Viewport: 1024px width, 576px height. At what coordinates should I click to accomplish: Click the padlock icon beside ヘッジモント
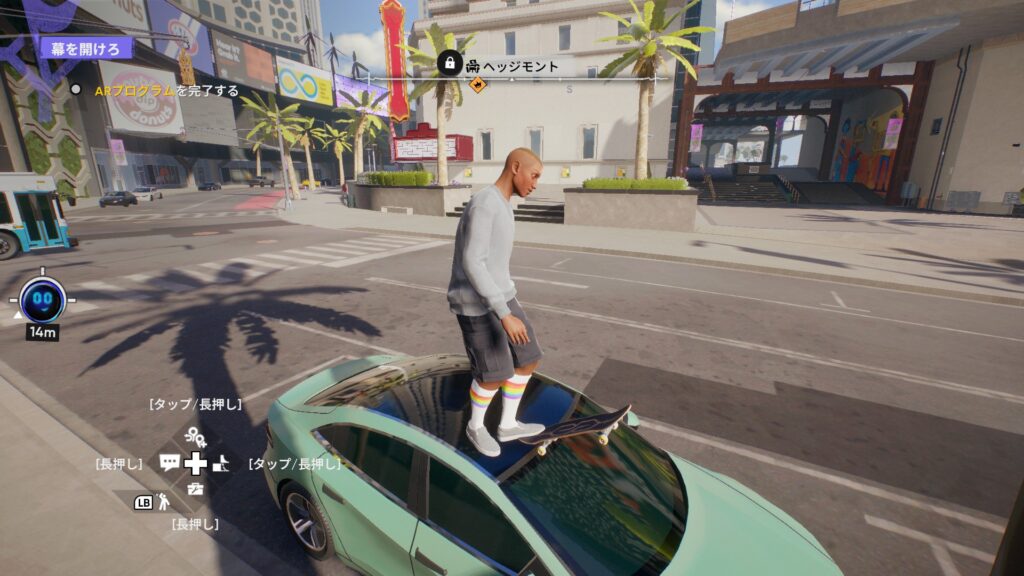click(x=449, y=64)
